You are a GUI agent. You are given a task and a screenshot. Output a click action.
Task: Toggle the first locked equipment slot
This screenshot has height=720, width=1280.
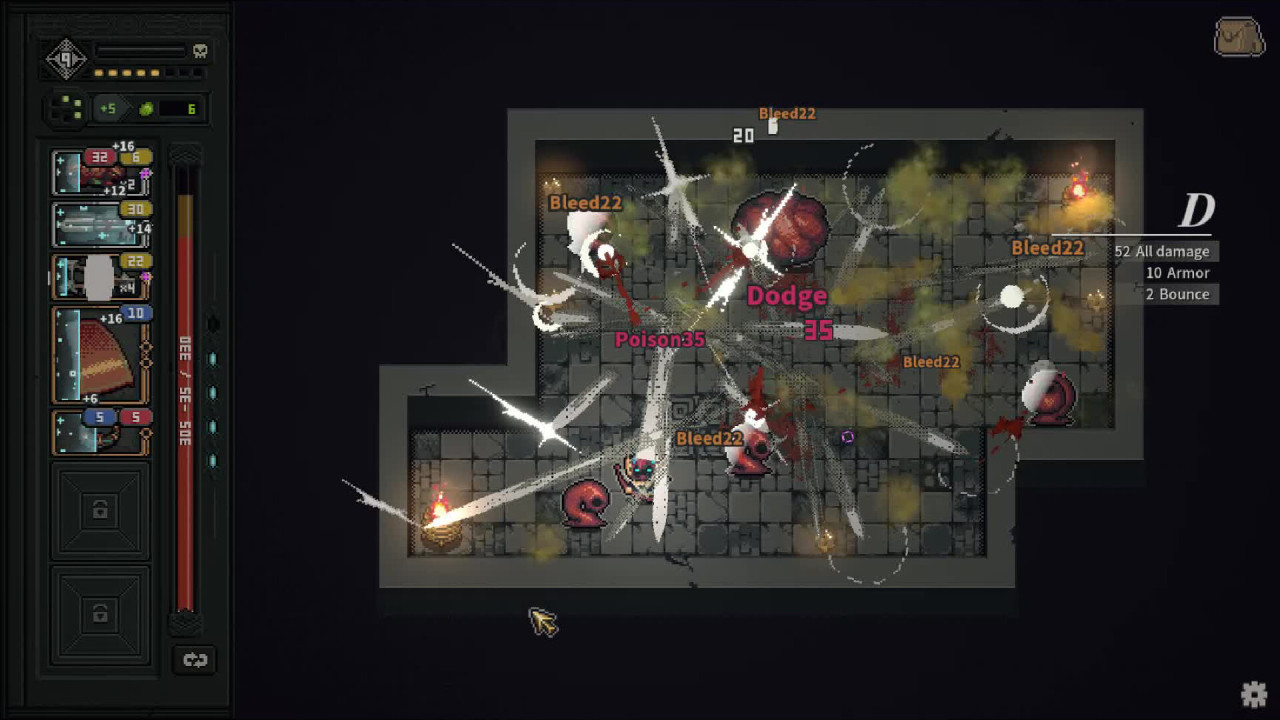[x=100, y=510]
